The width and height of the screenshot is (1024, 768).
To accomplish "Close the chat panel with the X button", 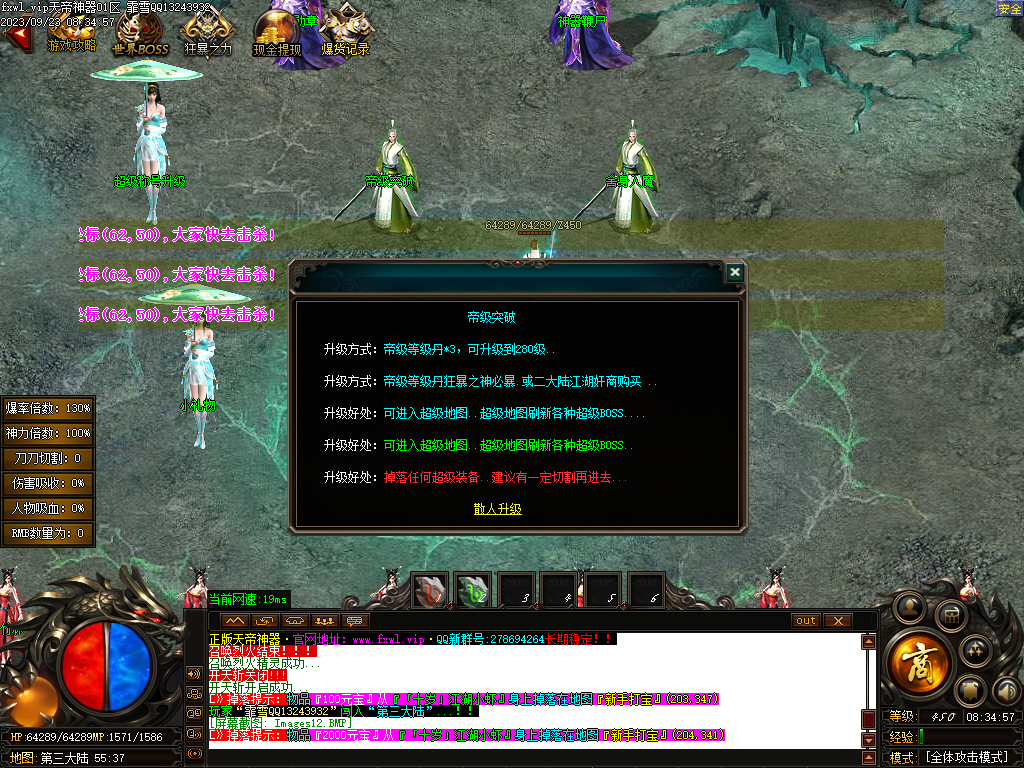I will coord(837,621).
